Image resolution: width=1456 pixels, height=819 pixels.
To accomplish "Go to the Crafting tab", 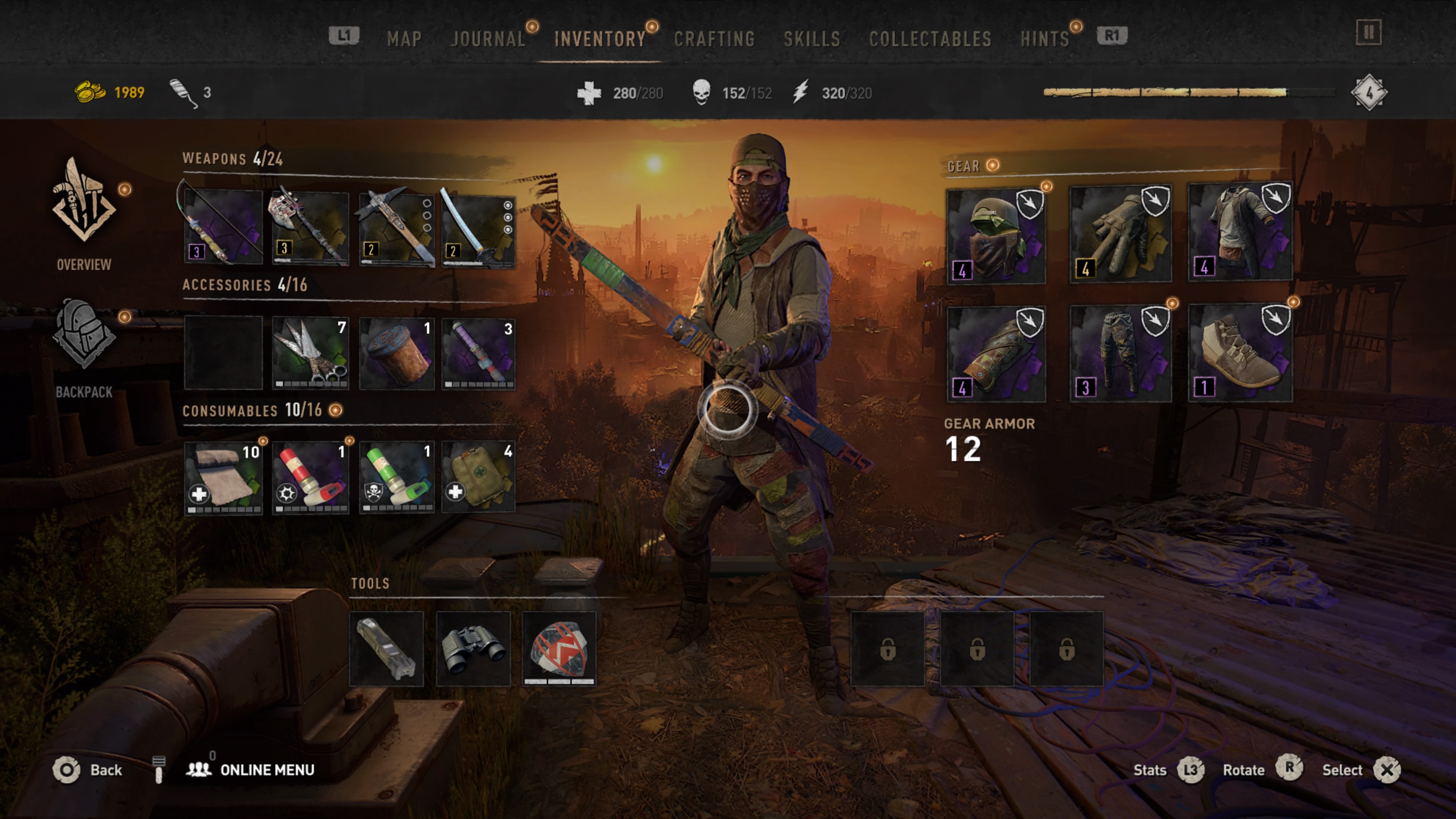I will (x=714, y=39).
